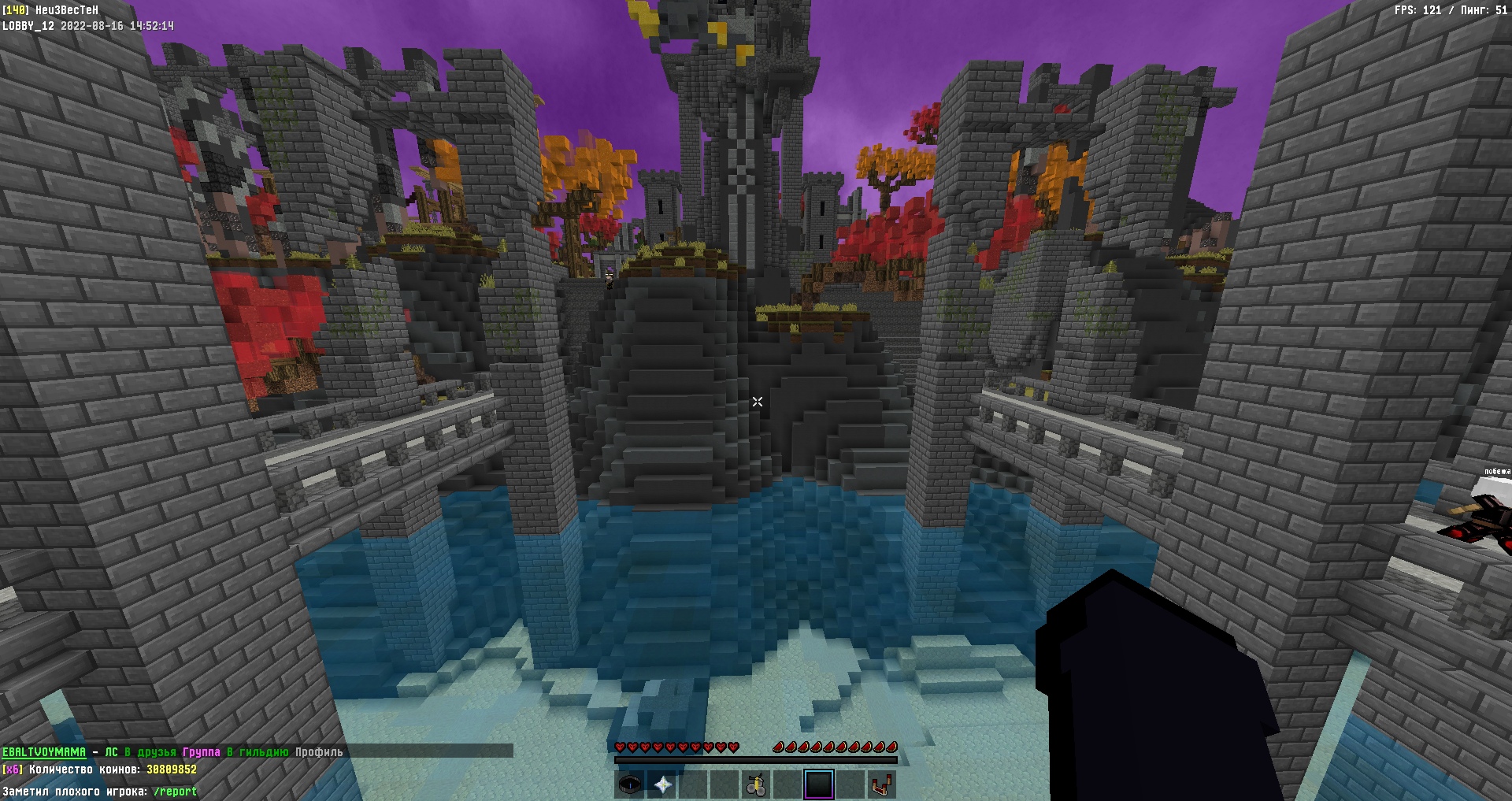
Task: Select the white star item slot
Action: tap(662, 784)
